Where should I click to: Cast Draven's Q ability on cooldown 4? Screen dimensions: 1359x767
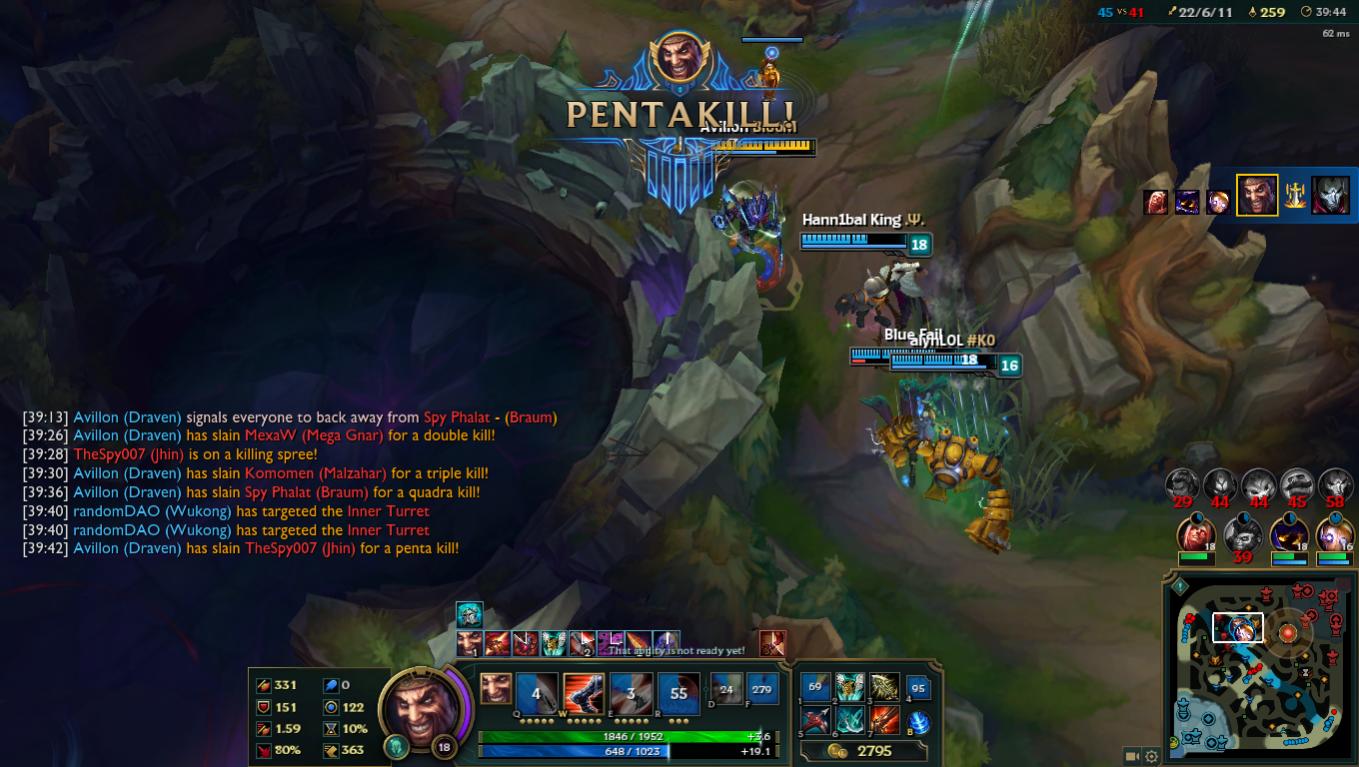tap(536, 692)
